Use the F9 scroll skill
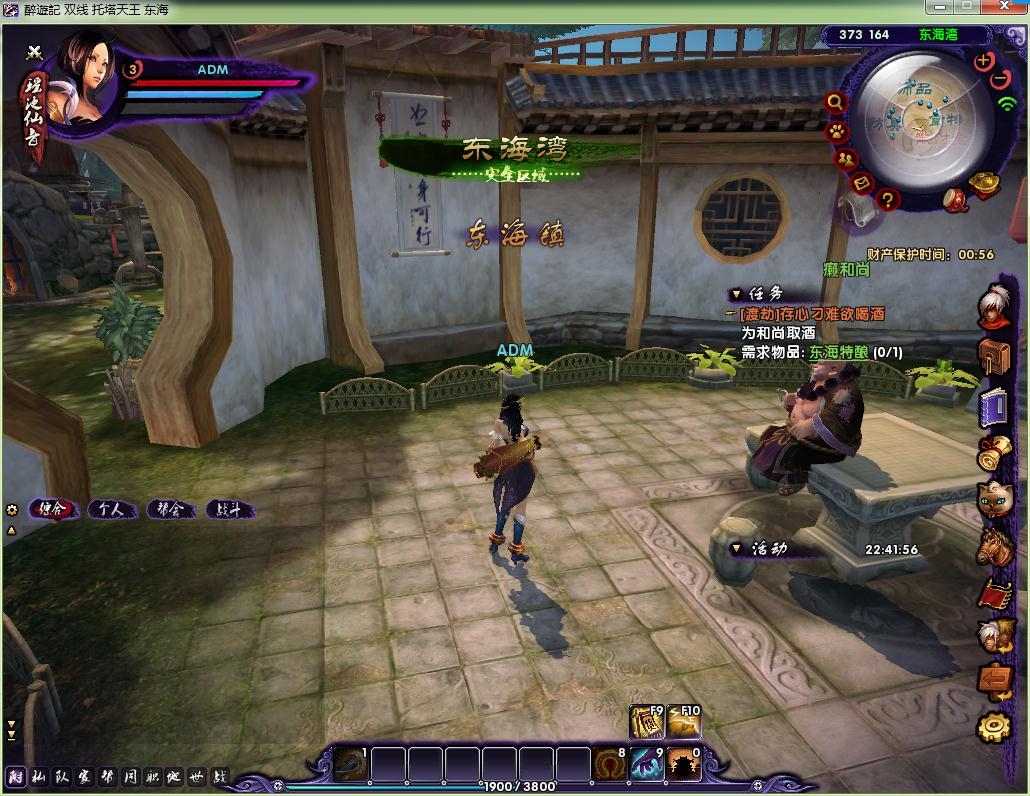This screenshot has width=1030, height=796. click(x=646, y=721)
